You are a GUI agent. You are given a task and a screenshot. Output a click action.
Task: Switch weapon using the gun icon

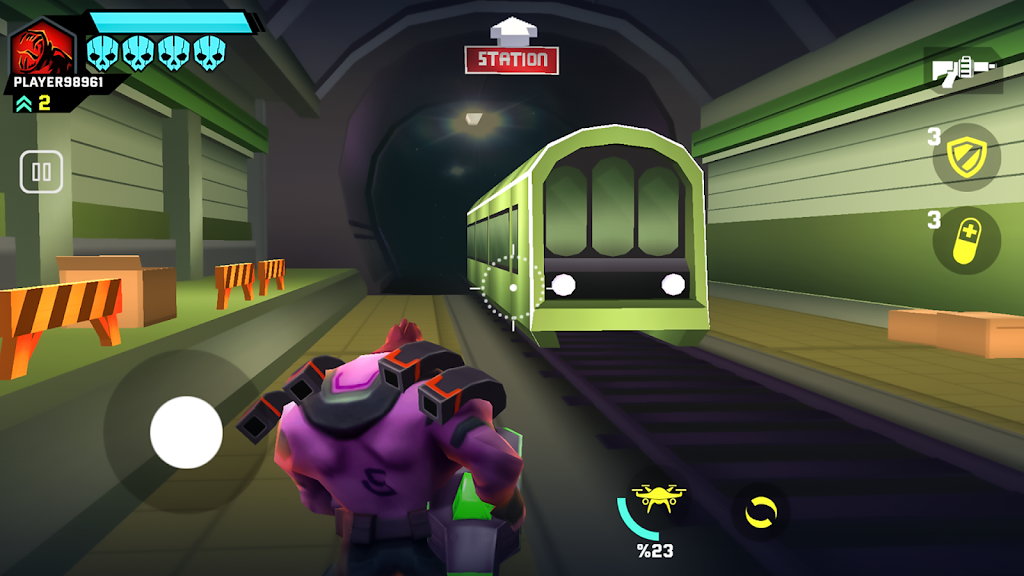point(963,71)
